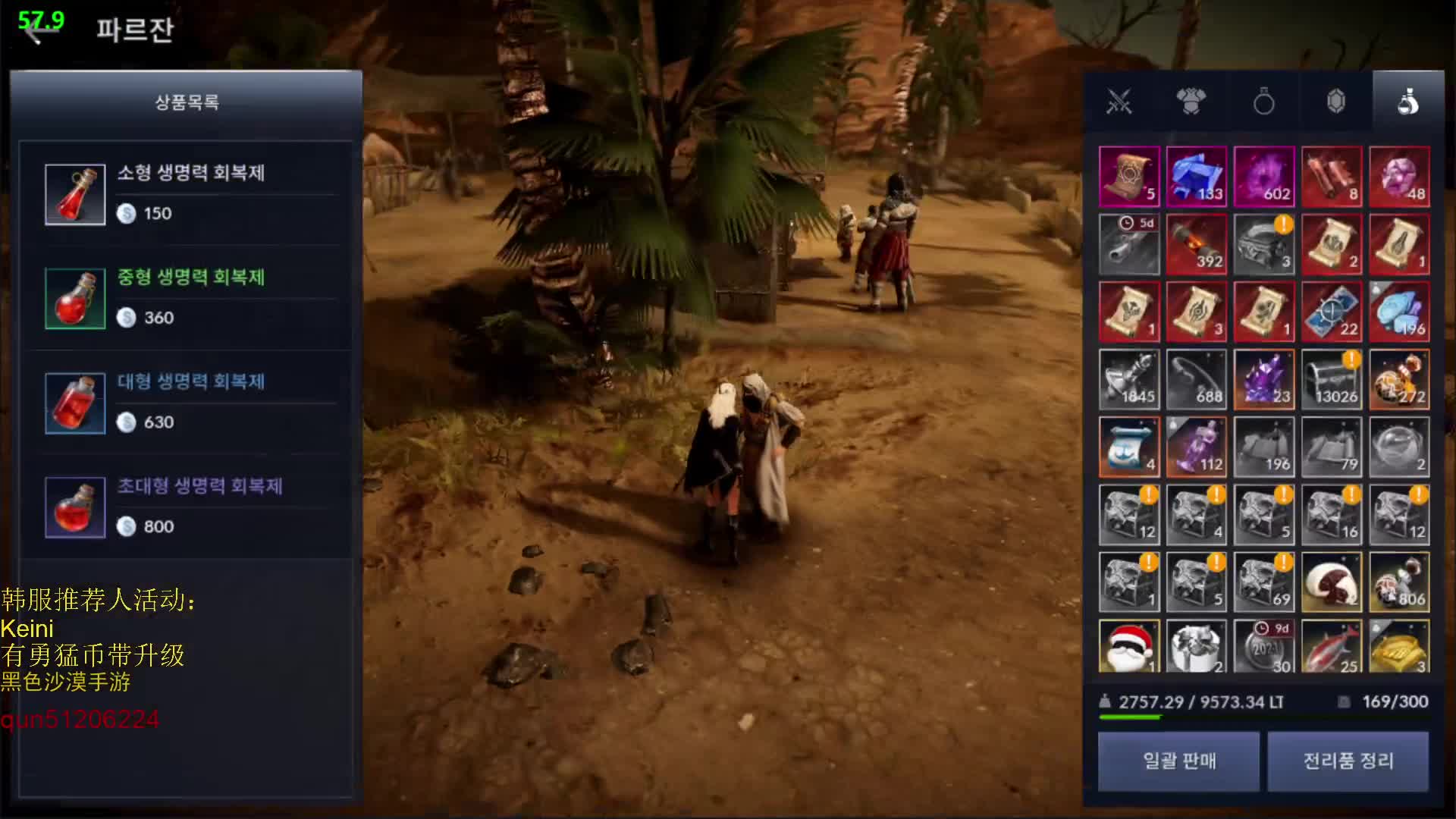Choose 중형 생명력 회복제 priced at 360
Viewport: 1456px width, 819px height.
pyautogui.click(x=190, y=298)
